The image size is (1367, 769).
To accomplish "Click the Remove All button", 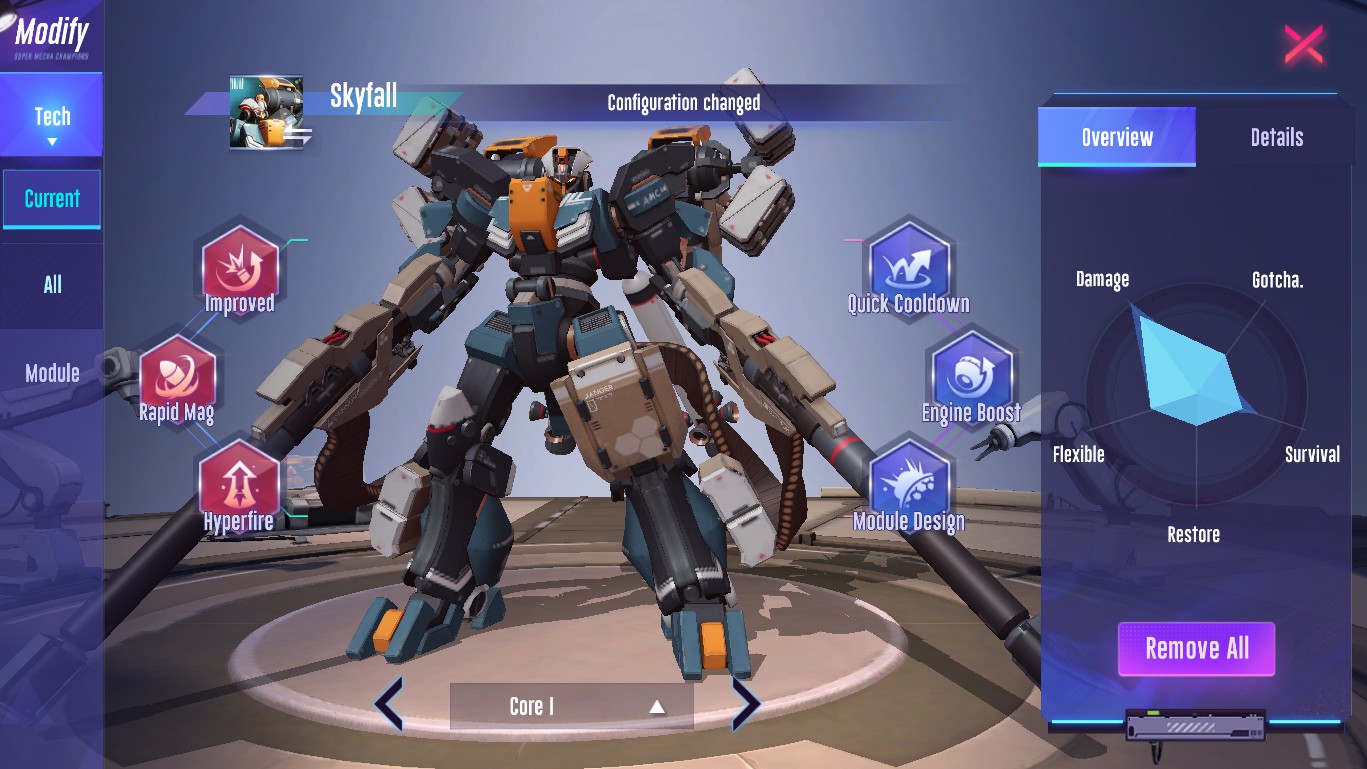I will pos(1196,648).
